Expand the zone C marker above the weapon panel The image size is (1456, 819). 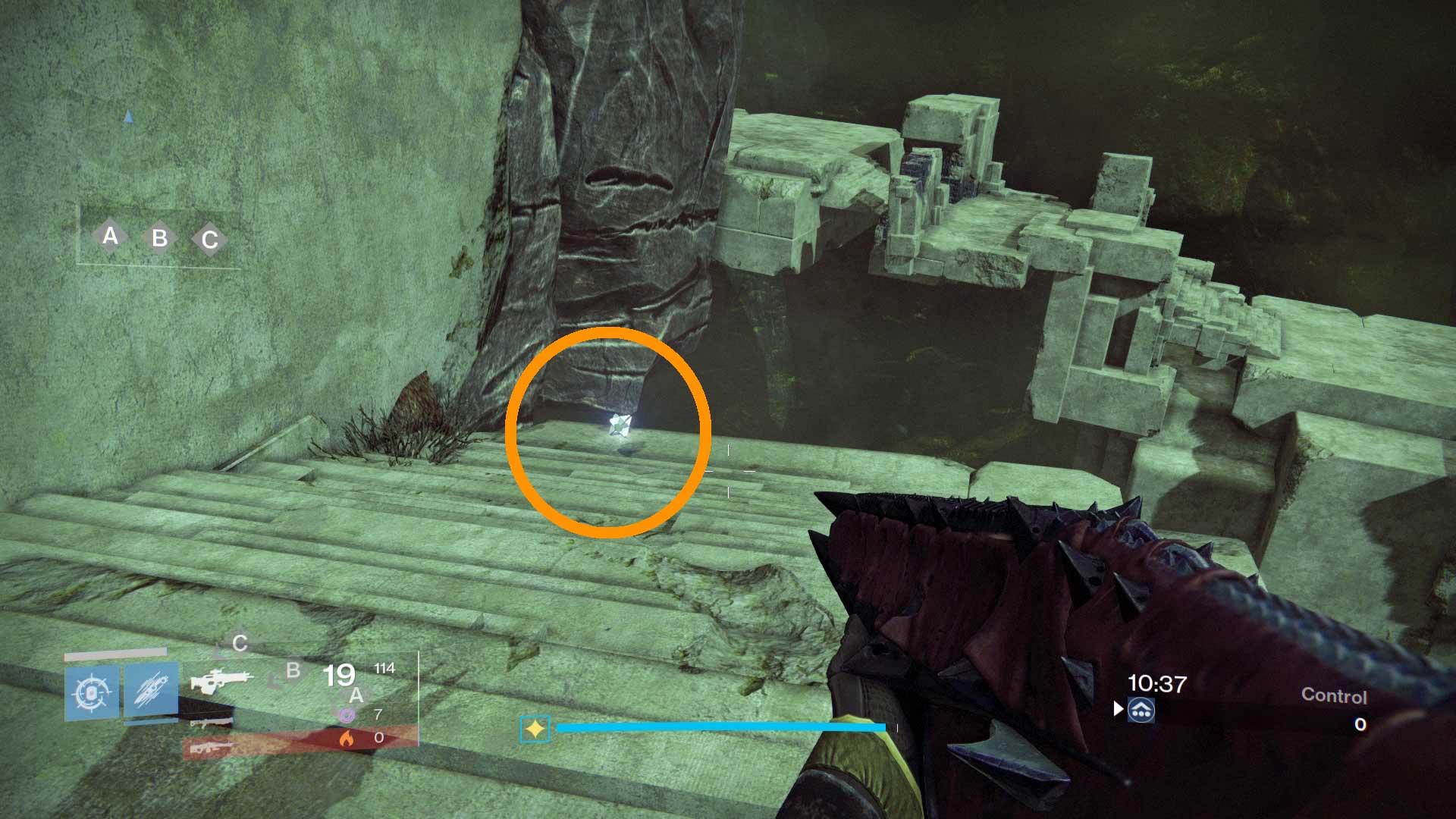(x=240, y=643)
